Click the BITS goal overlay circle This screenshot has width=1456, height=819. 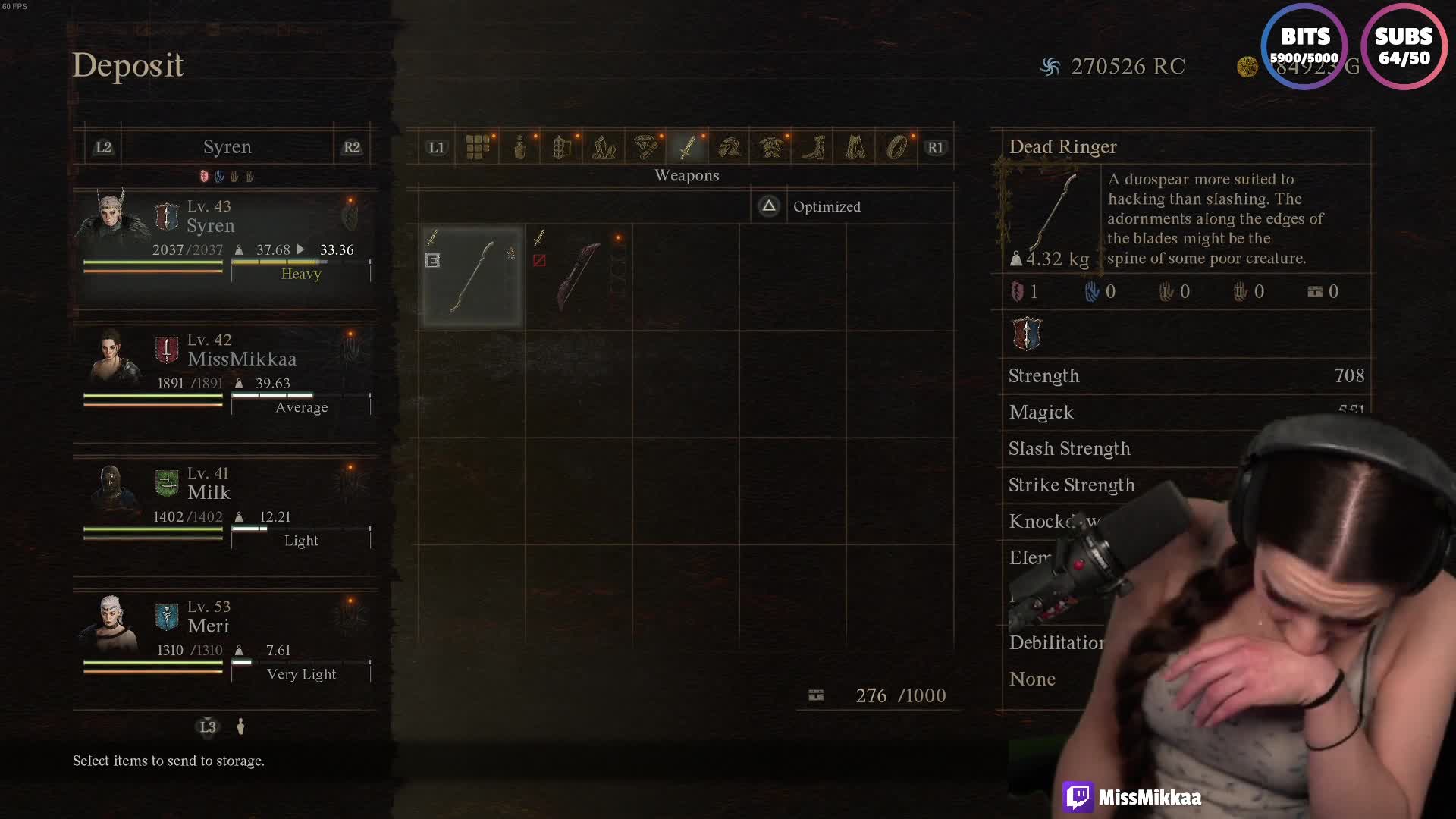(x=1304, y=46)
